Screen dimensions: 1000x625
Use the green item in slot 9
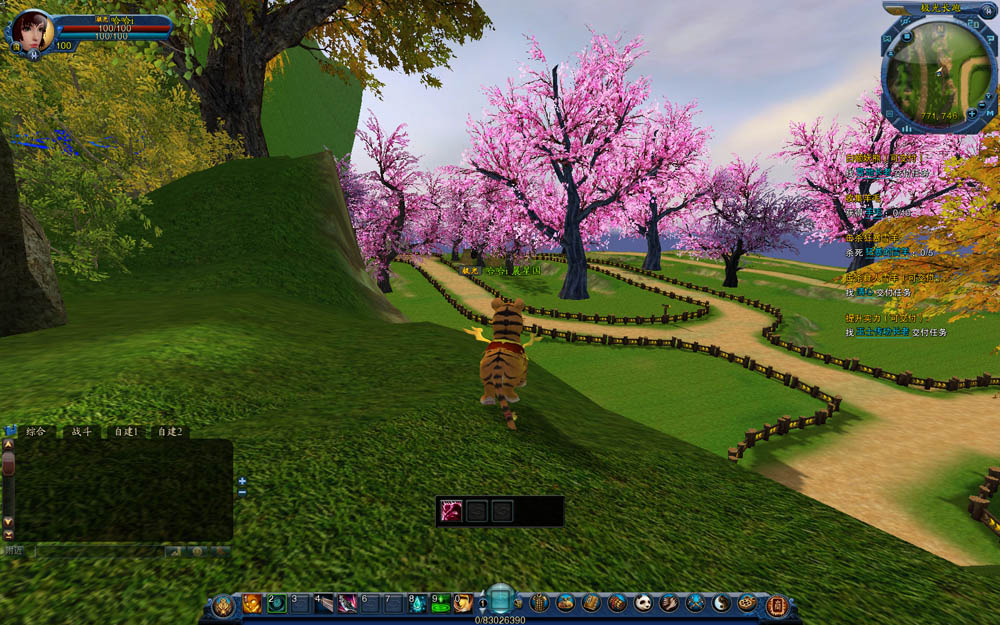pyautogui.click(x=440, y=603)
